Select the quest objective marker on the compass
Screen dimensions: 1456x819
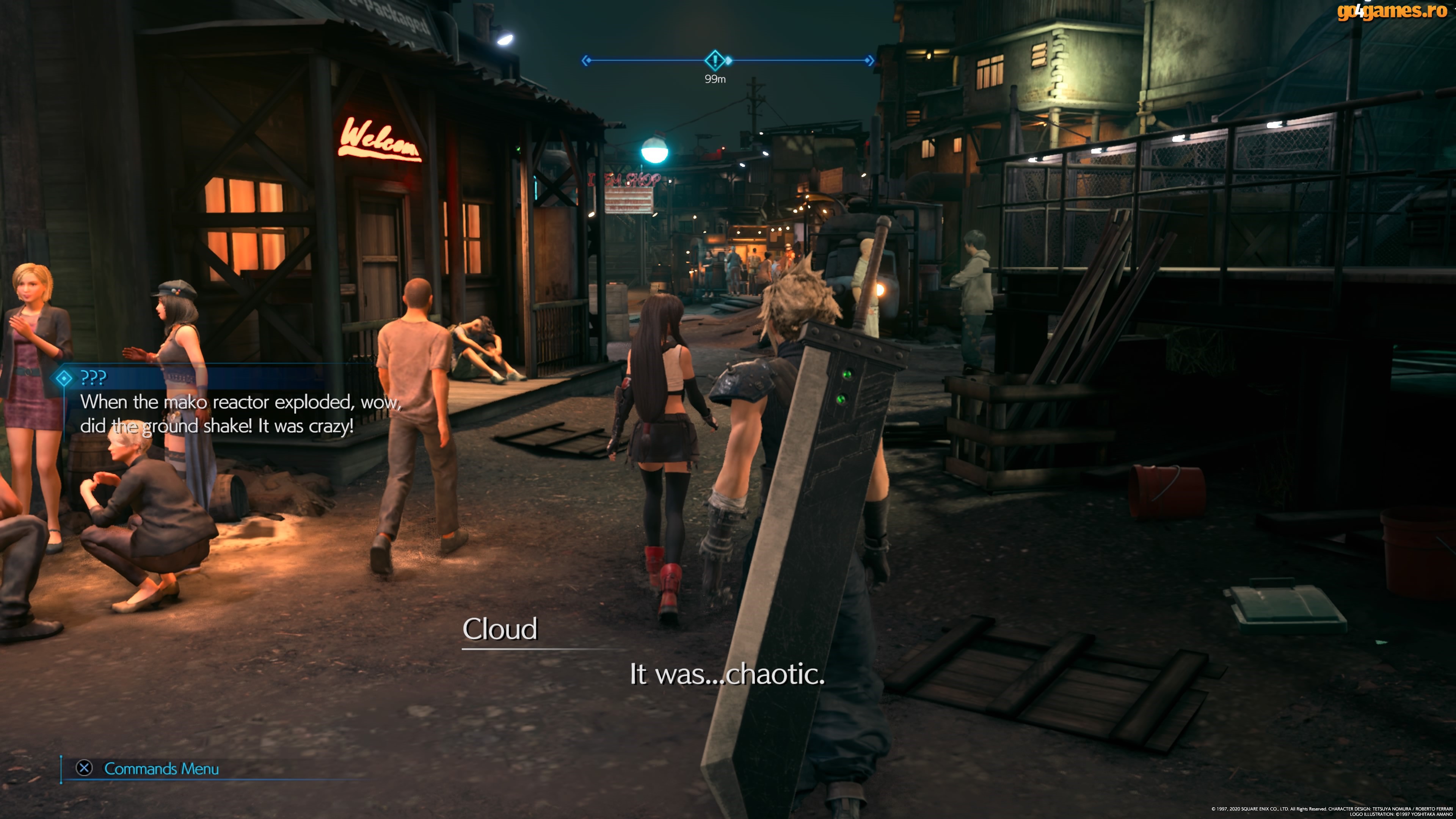[714, 60]
